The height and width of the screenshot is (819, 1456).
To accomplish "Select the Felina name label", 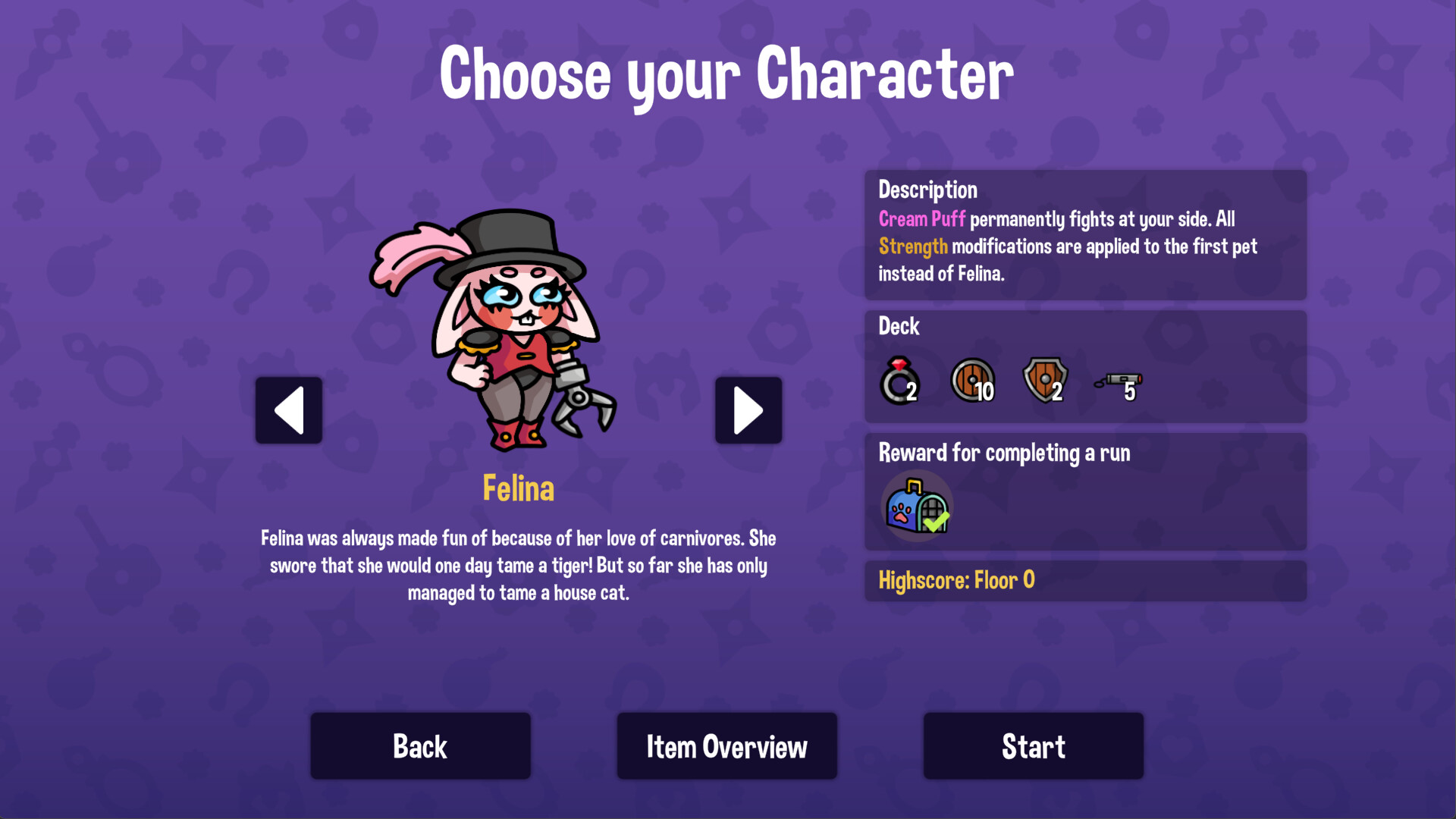I will tap(519, 488).
